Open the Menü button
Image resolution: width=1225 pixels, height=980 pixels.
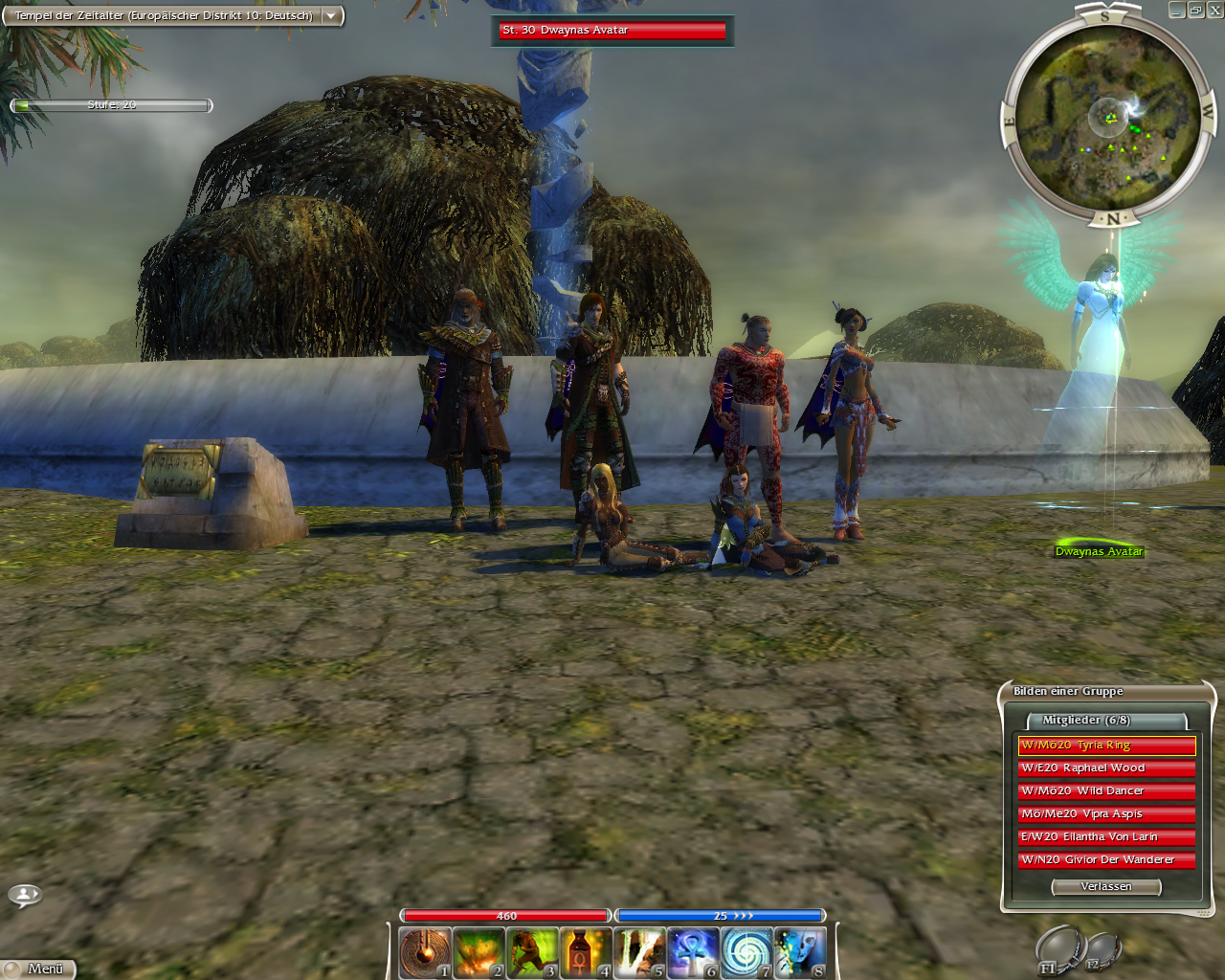38,969
